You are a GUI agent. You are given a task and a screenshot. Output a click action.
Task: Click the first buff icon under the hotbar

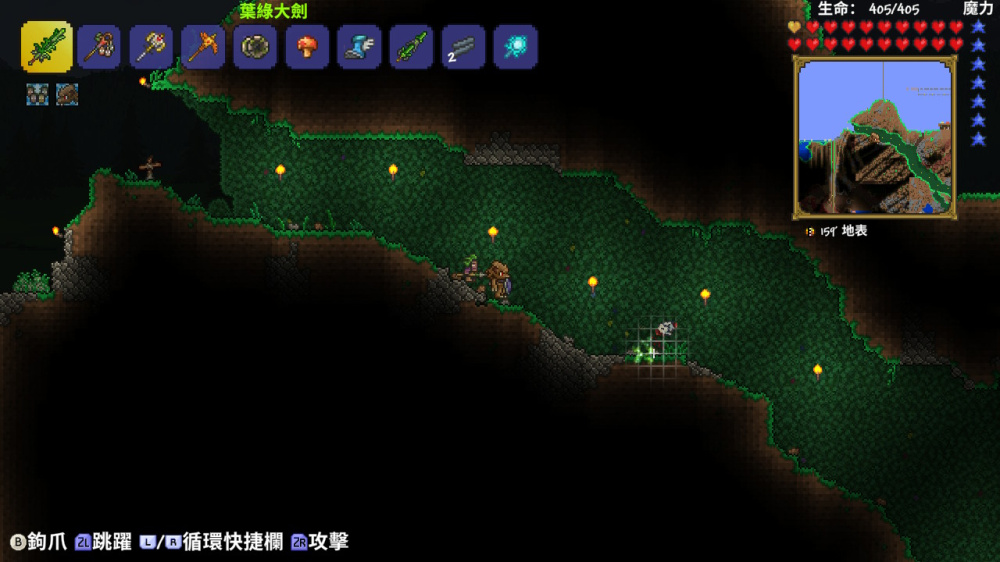click(x=37, y=95)
